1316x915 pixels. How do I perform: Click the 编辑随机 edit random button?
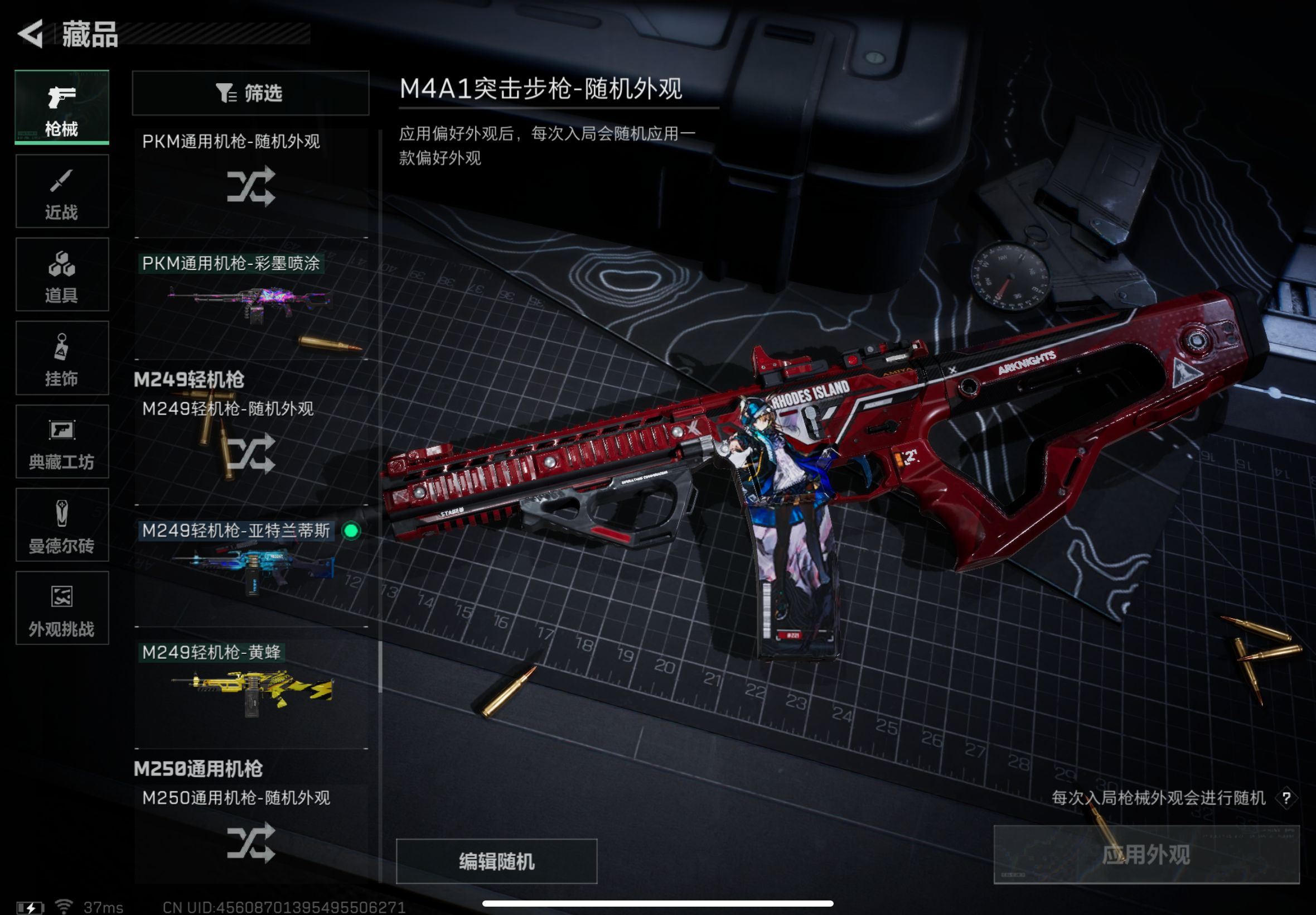pos(496,861)
